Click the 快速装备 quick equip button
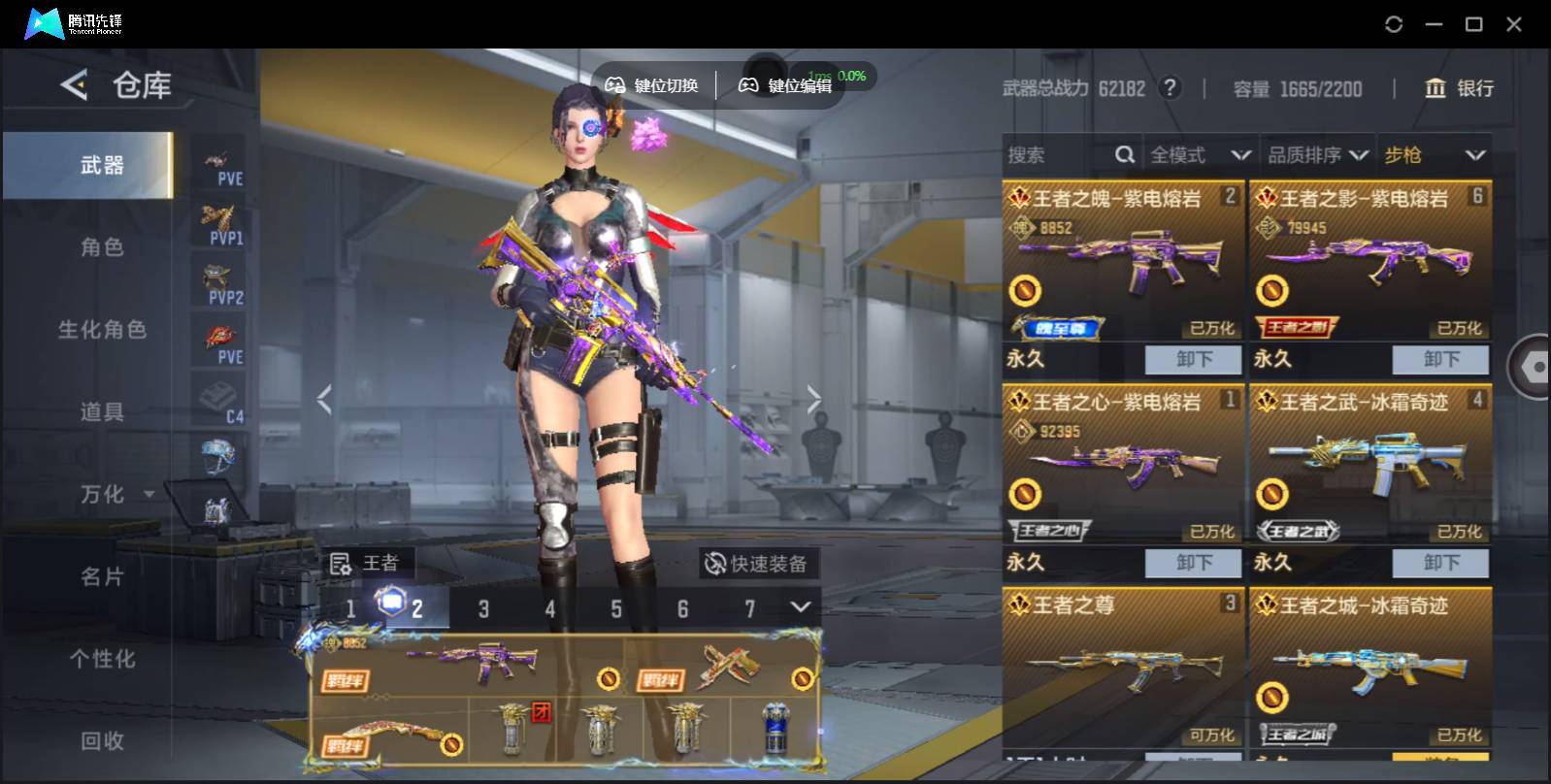Image resolution: width=1551 pixels, height=784 pixels. click(x=757, y=564)
